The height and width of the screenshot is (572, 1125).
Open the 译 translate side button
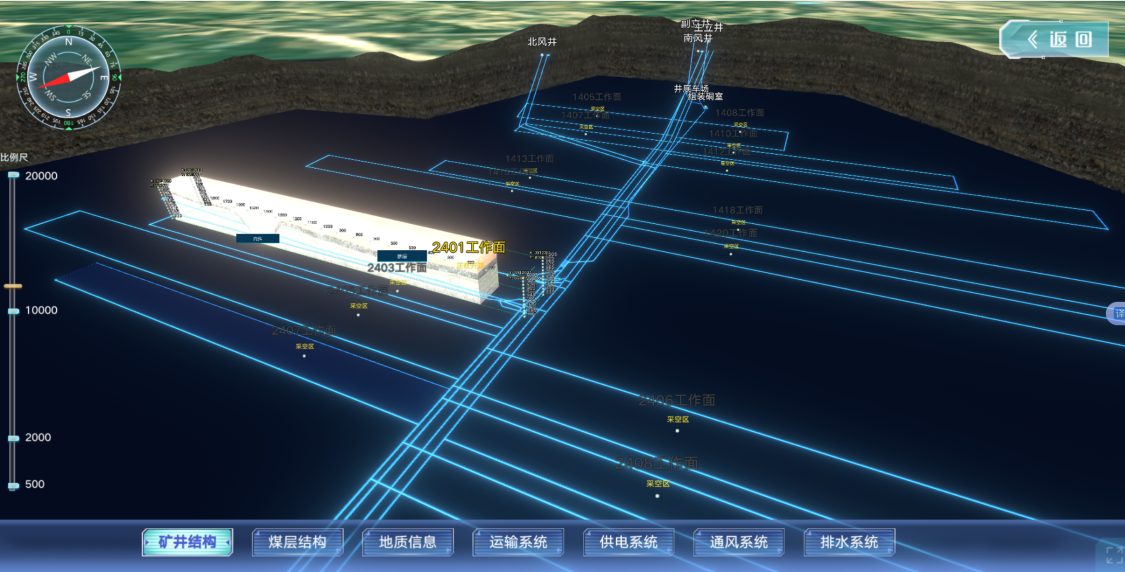pos(1117,314)
